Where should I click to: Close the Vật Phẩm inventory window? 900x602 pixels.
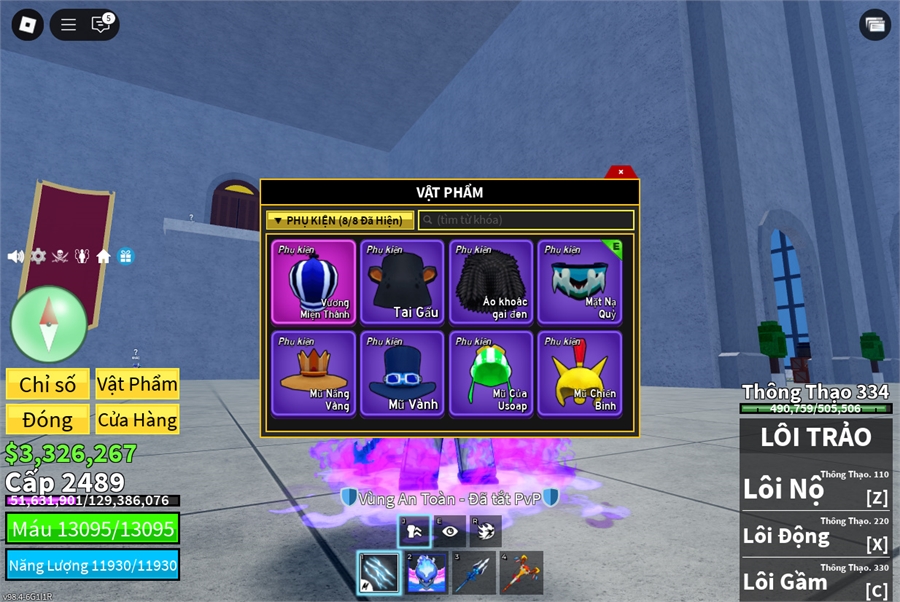621,172
